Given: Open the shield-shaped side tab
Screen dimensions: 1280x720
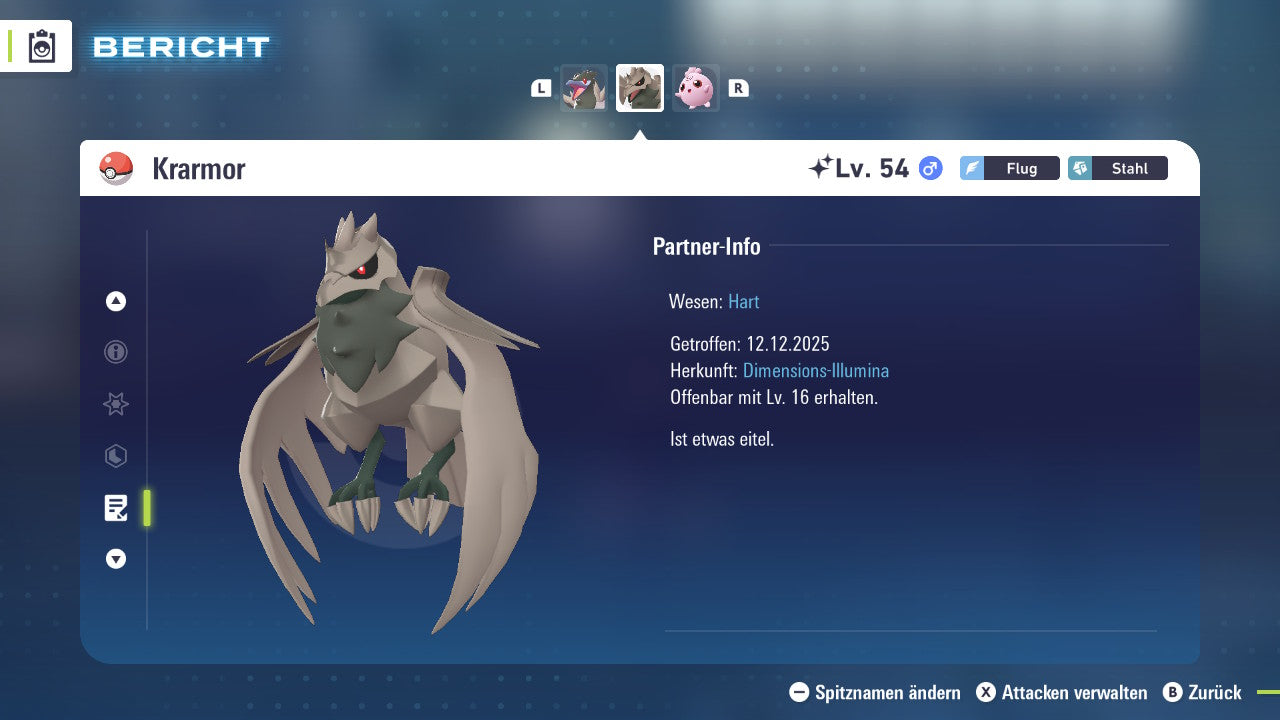Looking at the screenshot, I should coord(116,456).
